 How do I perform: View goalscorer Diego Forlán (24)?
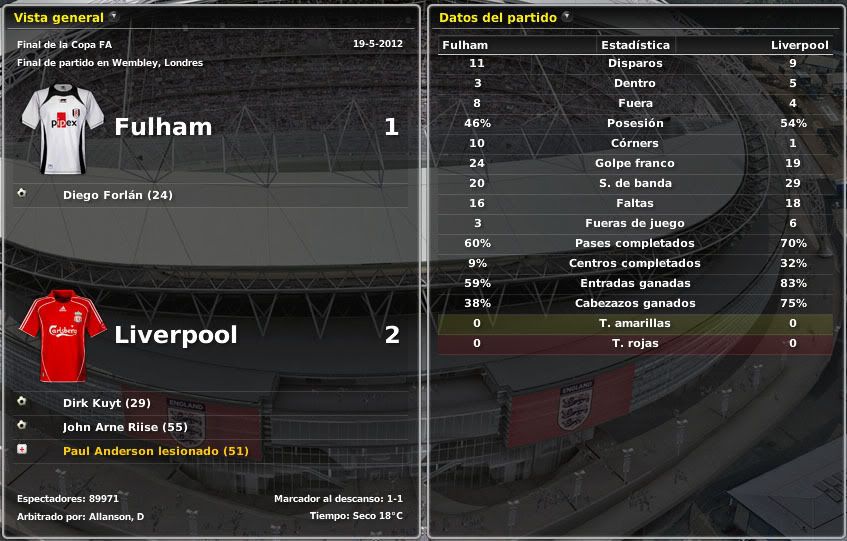click(117, 195)
